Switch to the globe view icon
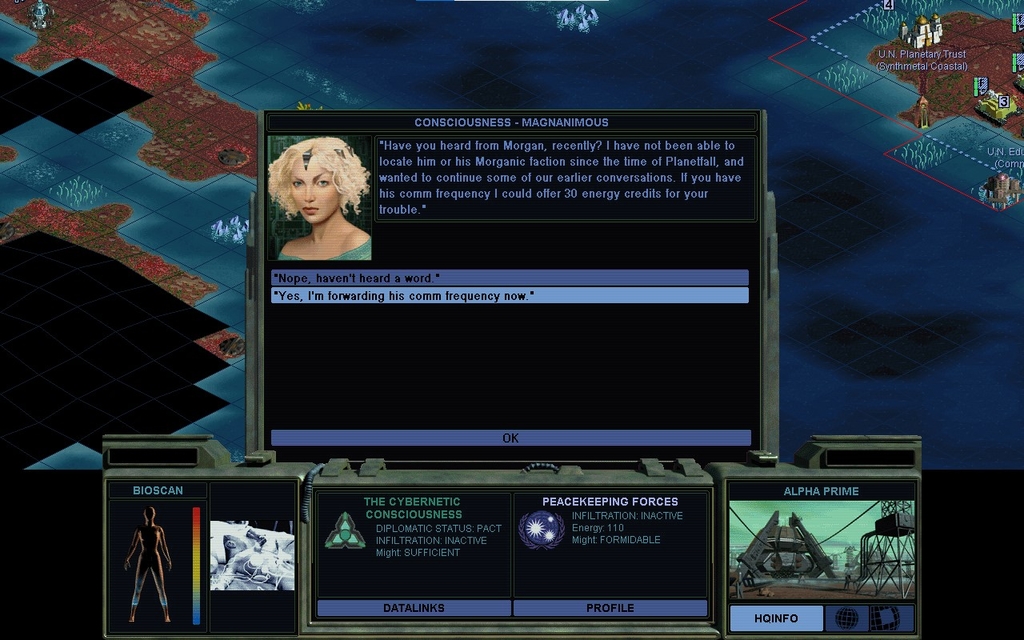 [x=846, y=618]
